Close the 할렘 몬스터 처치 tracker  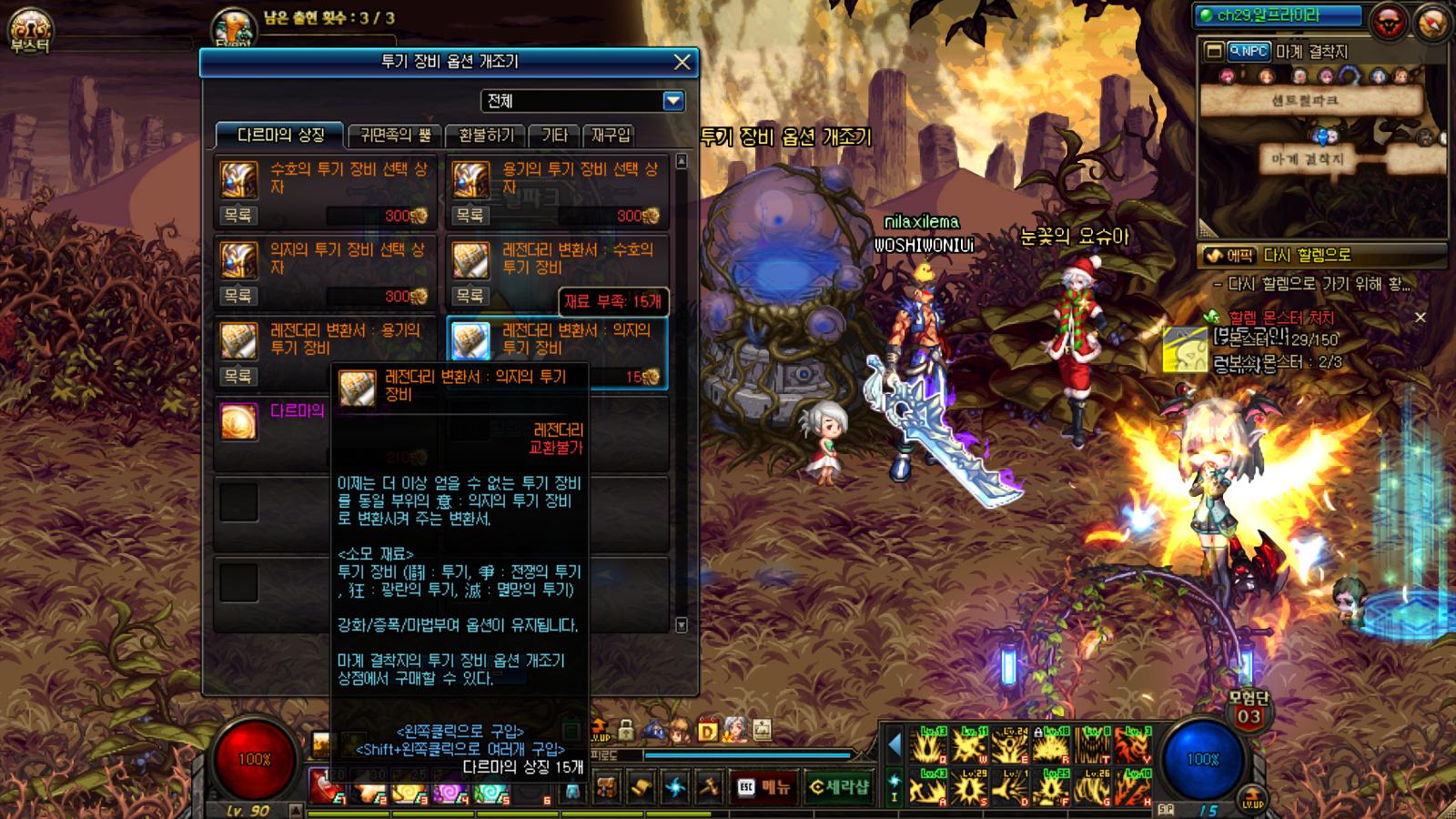pos(1420,318)
